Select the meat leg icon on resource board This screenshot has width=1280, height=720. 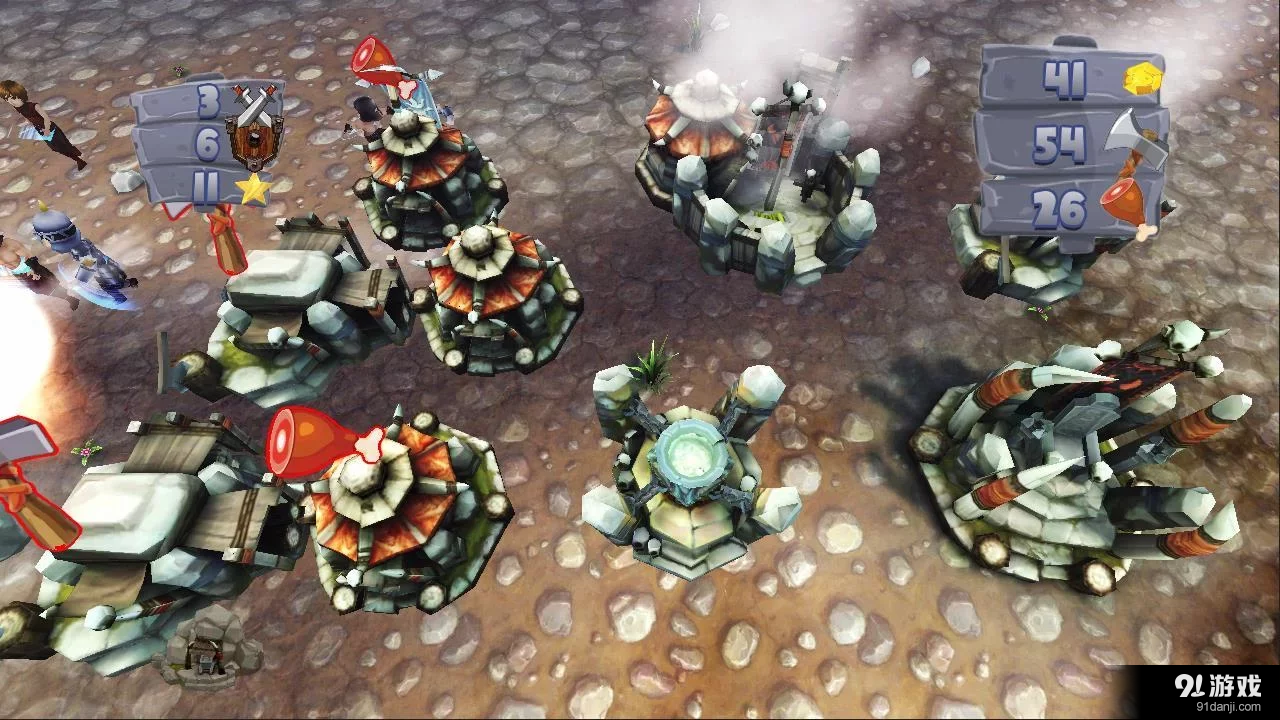point(1122,199)
